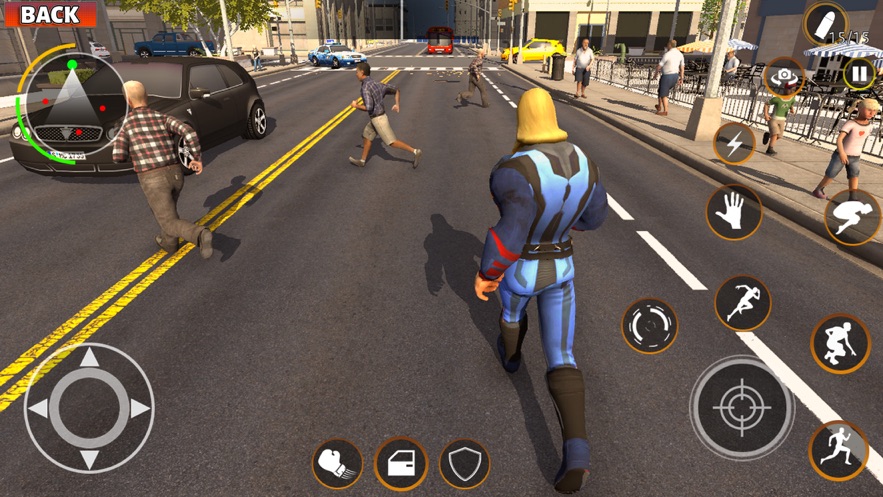The width and height of the screenshot is (883, 497).
Task: Tap the BACK button
Action: pyautogui.click(x=49, y=14)
